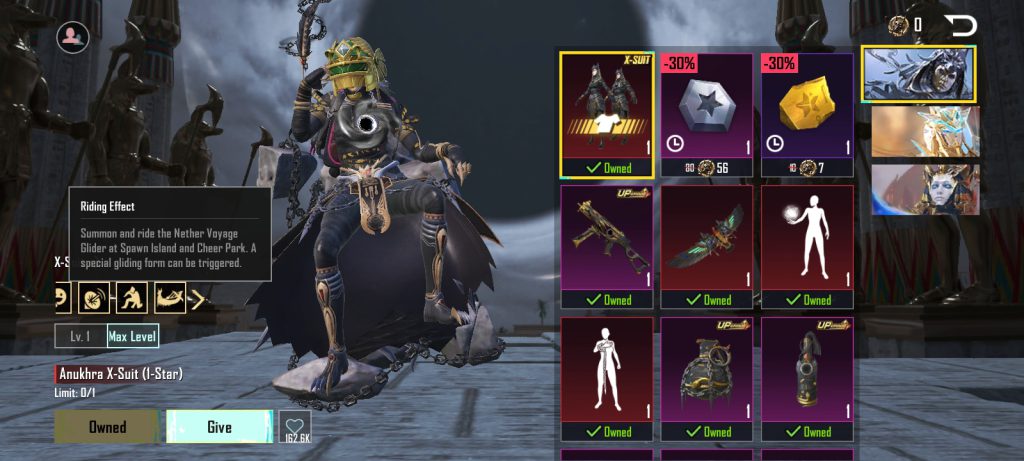Select the upgradable grenade skin tile
Viewport: 1024px width, 461px height.
coord(707,378)
